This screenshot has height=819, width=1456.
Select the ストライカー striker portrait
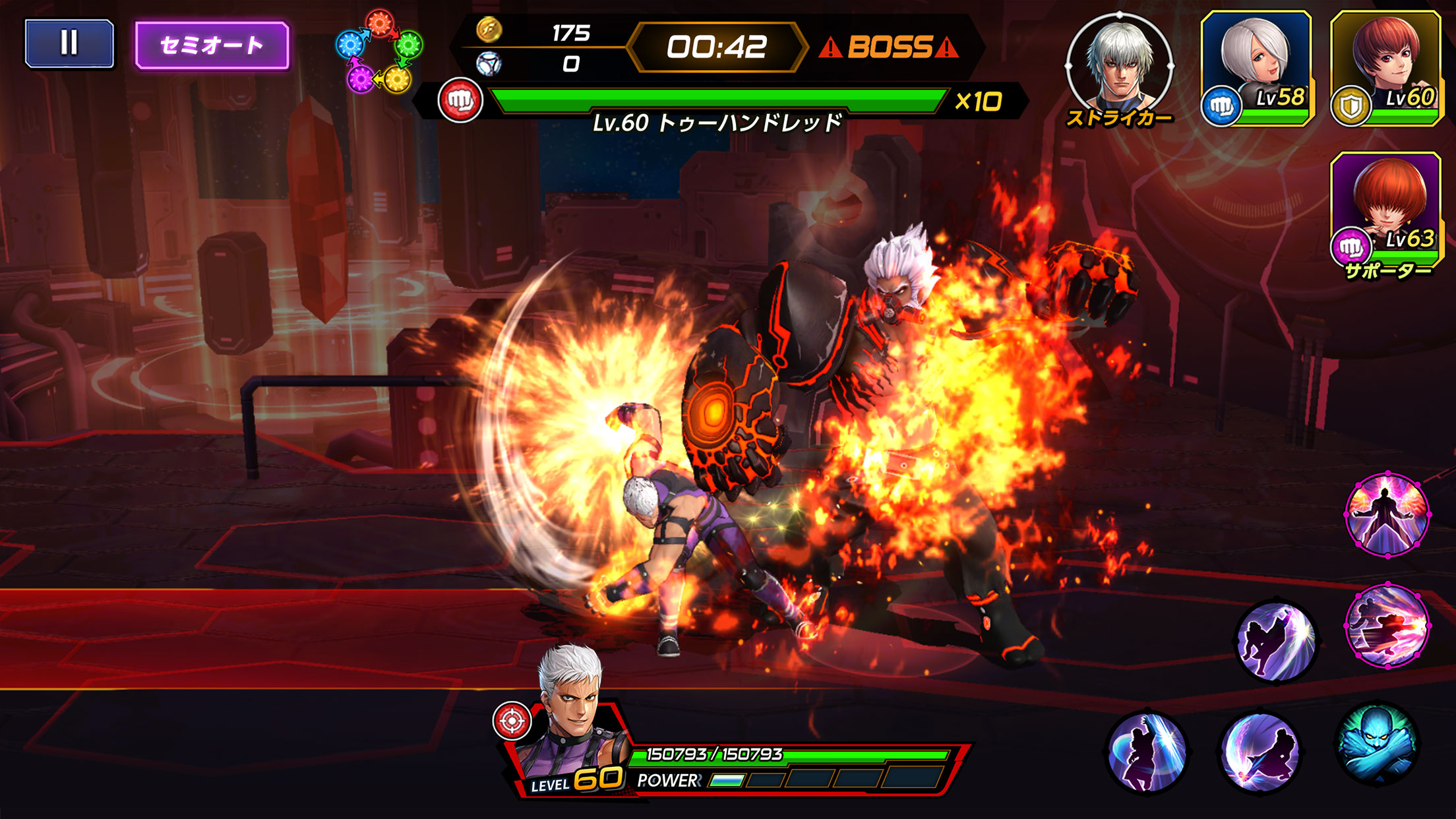[1121, 63]
